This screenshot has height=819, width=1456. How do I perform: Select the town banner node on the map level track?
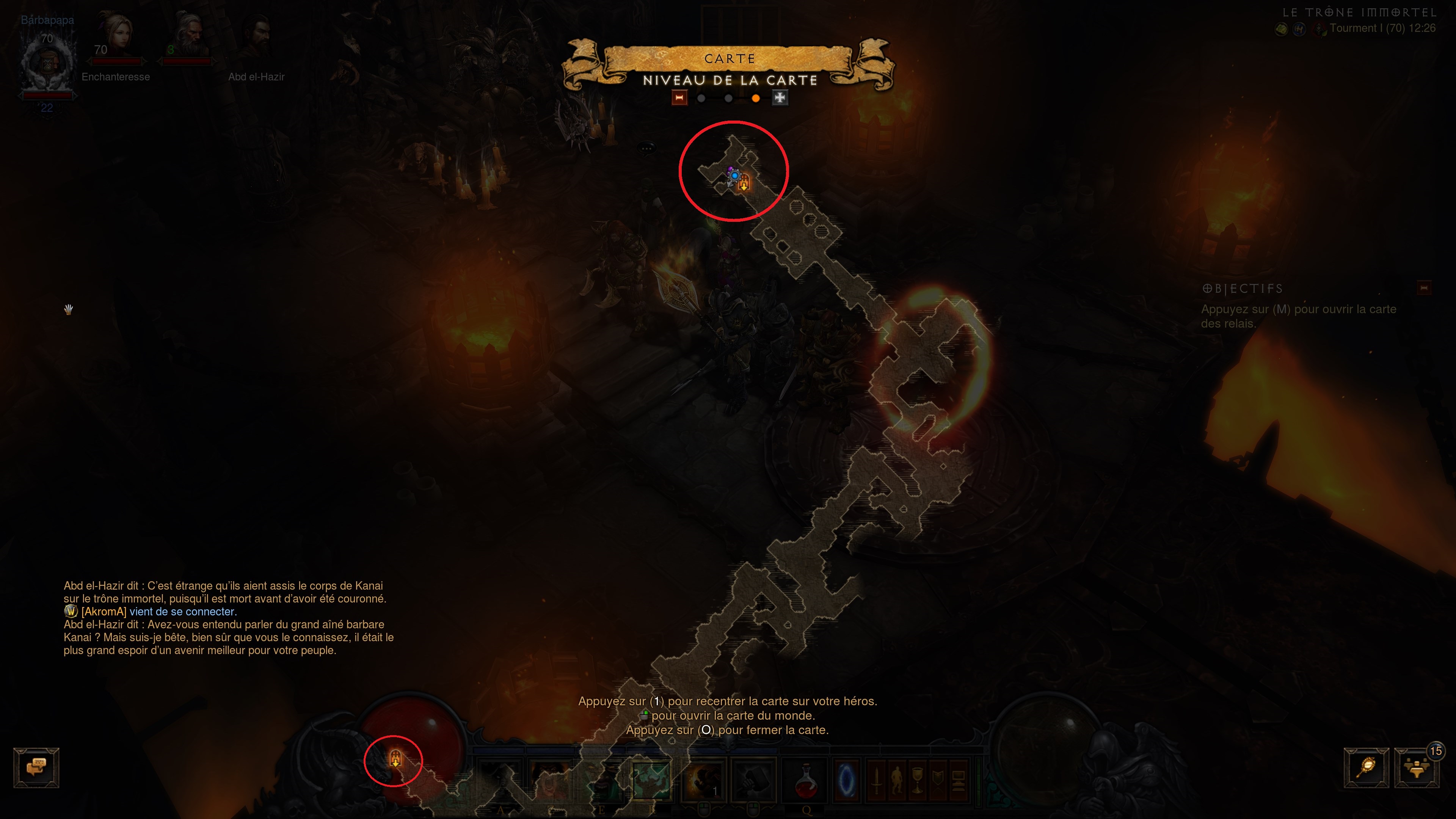pos(680,98)
